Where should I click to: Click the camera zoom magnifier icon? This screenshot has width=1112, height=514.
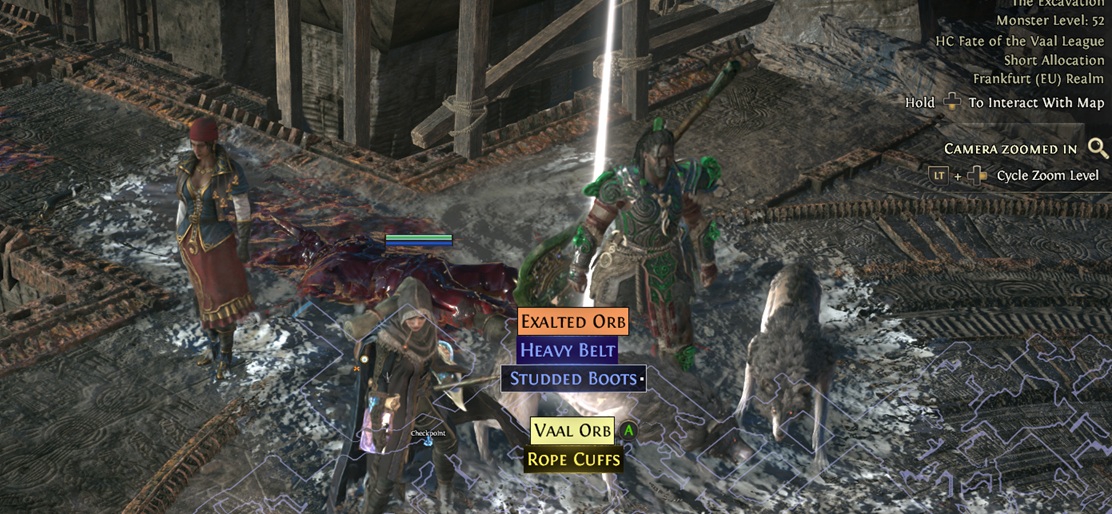(1098, 149)
